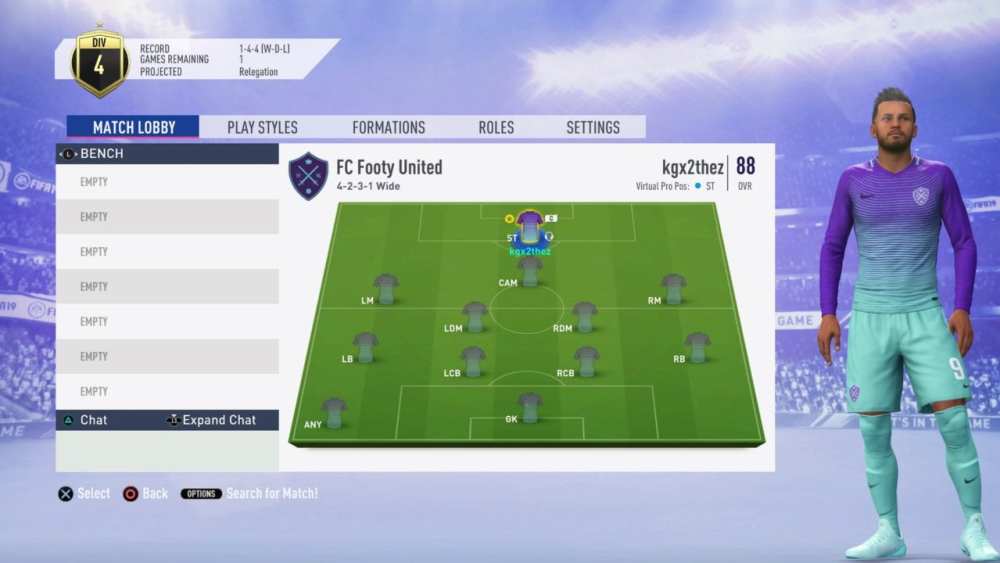Select the LCB centre-back slot
The width and height of the screenshot is (1000, 563).
click(x=473, y=361)
